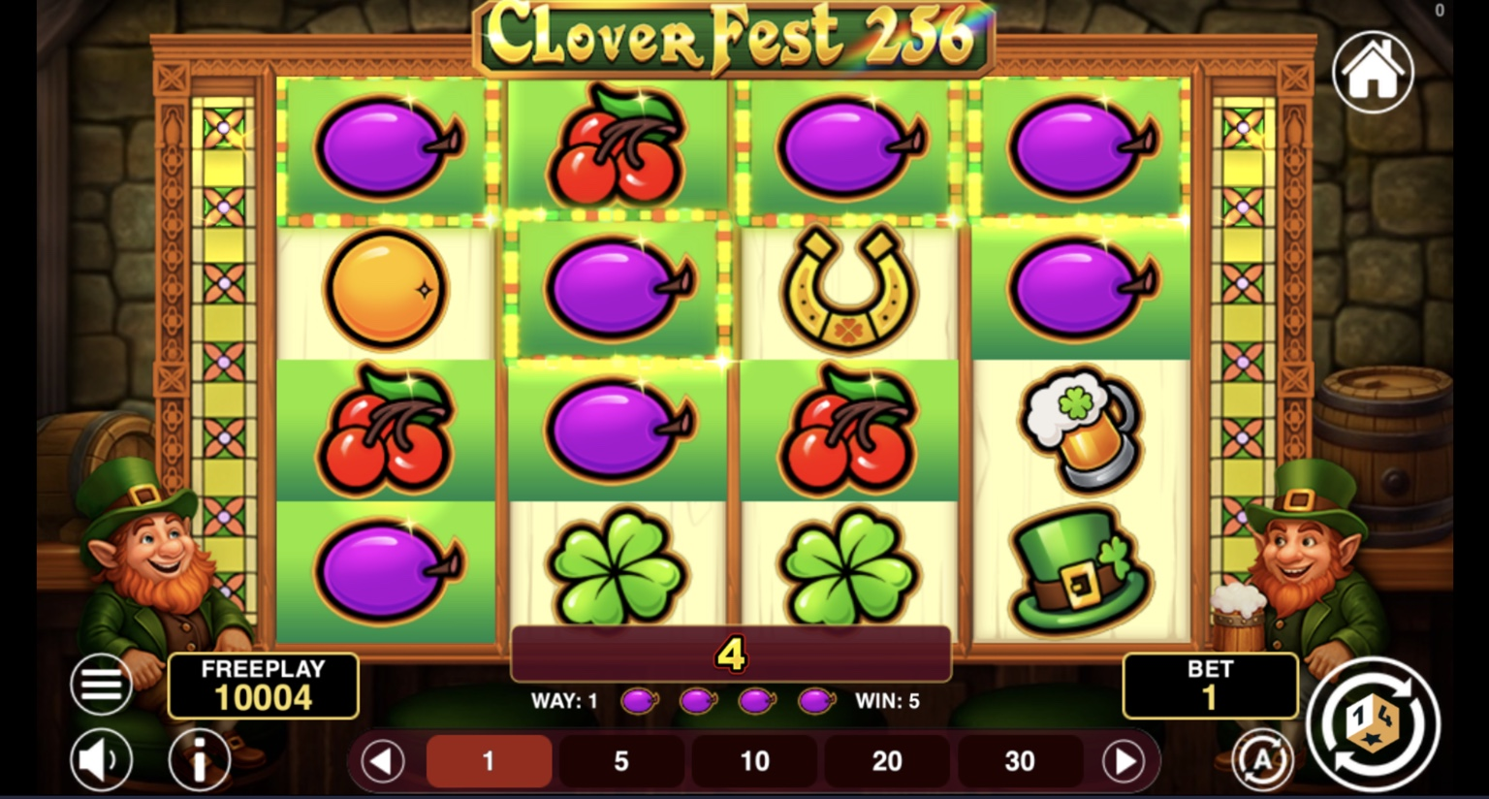Click the purple plum symbol on reel one

pyautogui.click(x=385, y=150)
